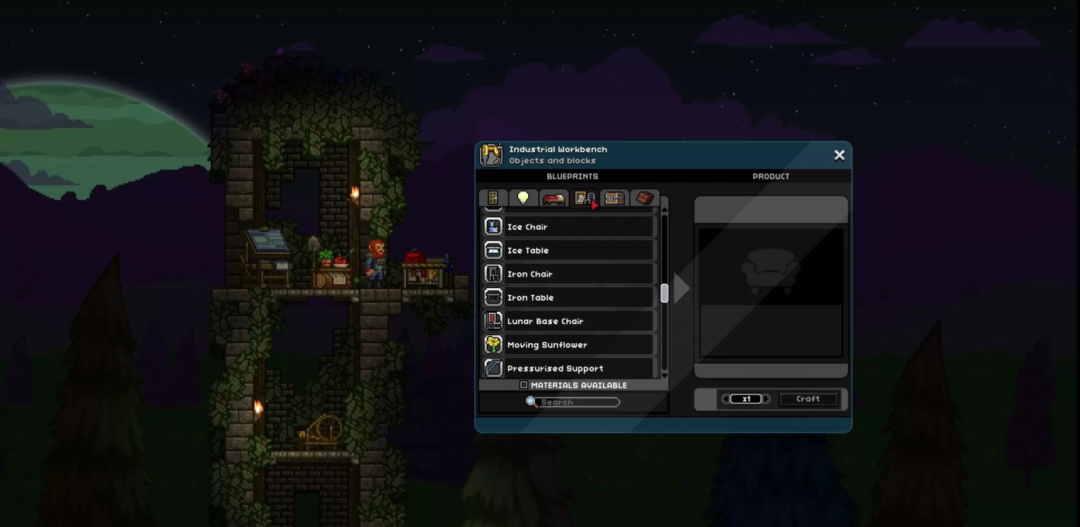Select the Iron Table recipe
The height and width of the screenshot is (527, 1080).
[568, 298]
